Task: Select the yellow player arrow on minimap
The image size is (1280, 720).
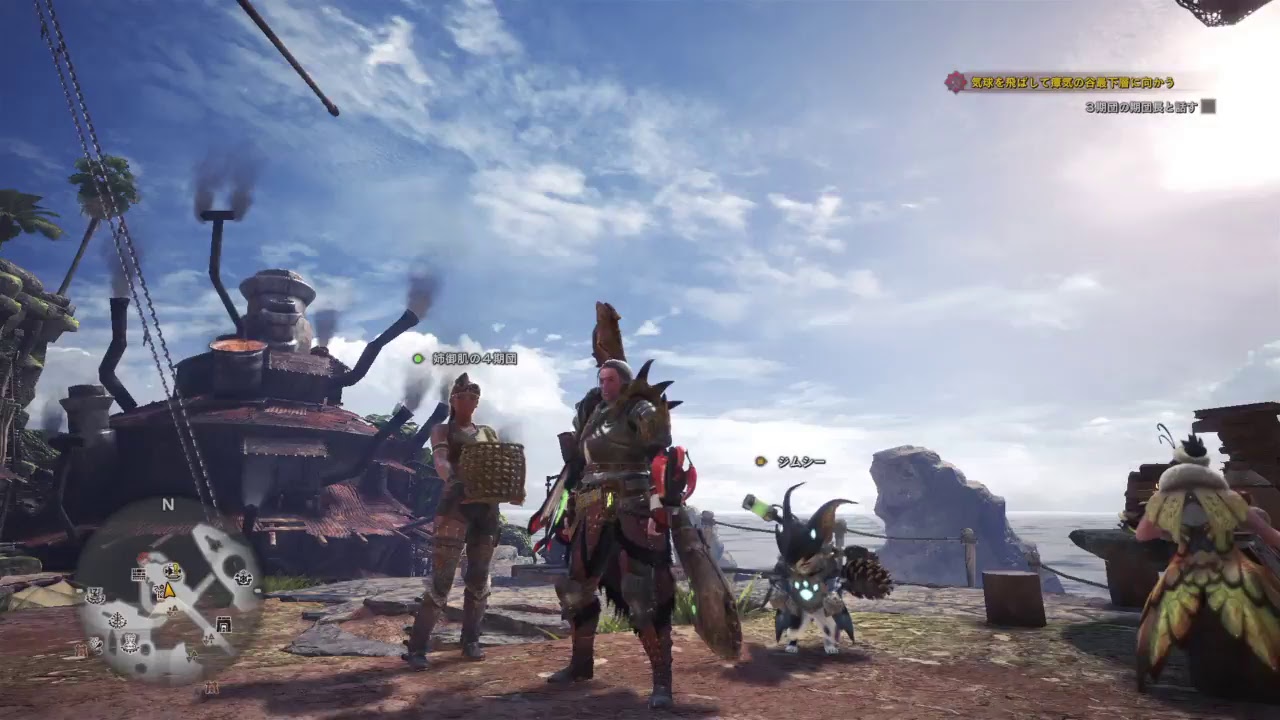Action: point(170,590)
